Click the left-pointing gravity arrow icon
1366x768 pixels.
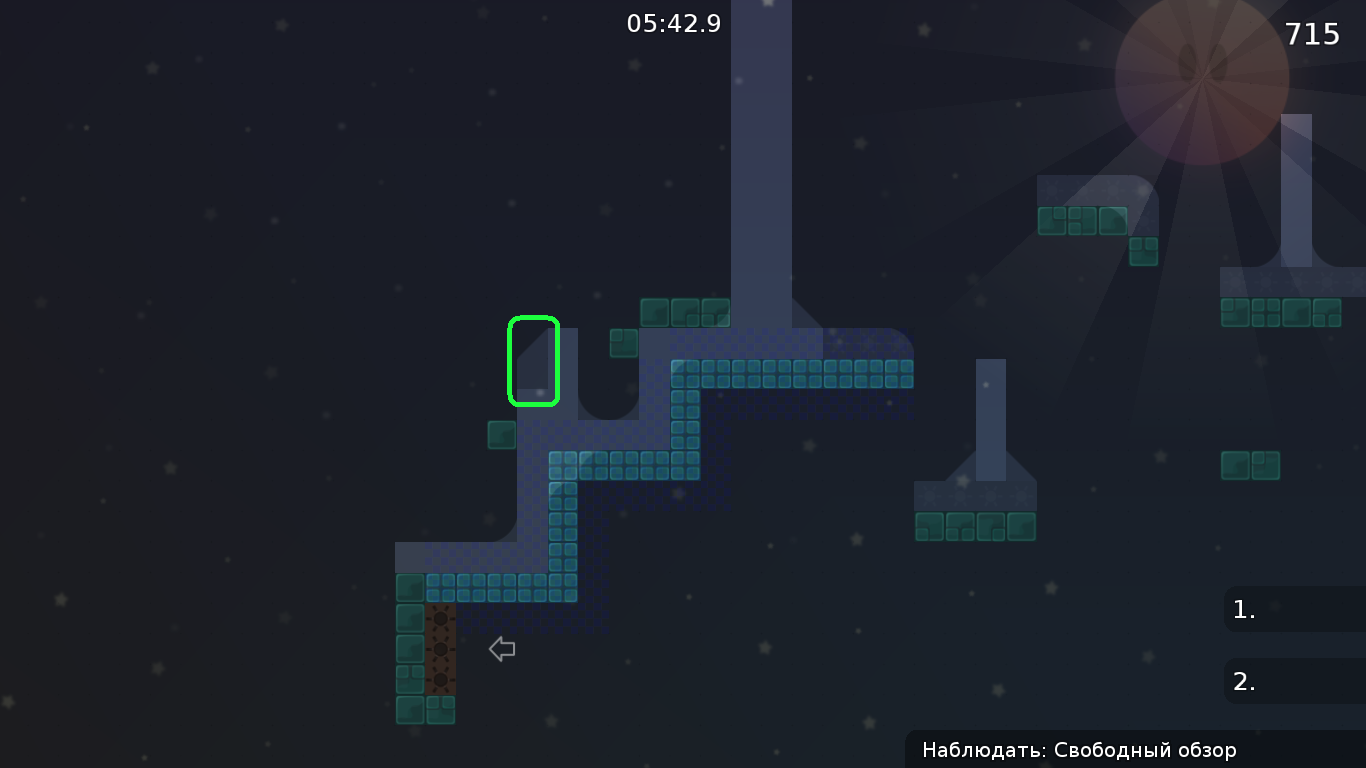(500, 649)
